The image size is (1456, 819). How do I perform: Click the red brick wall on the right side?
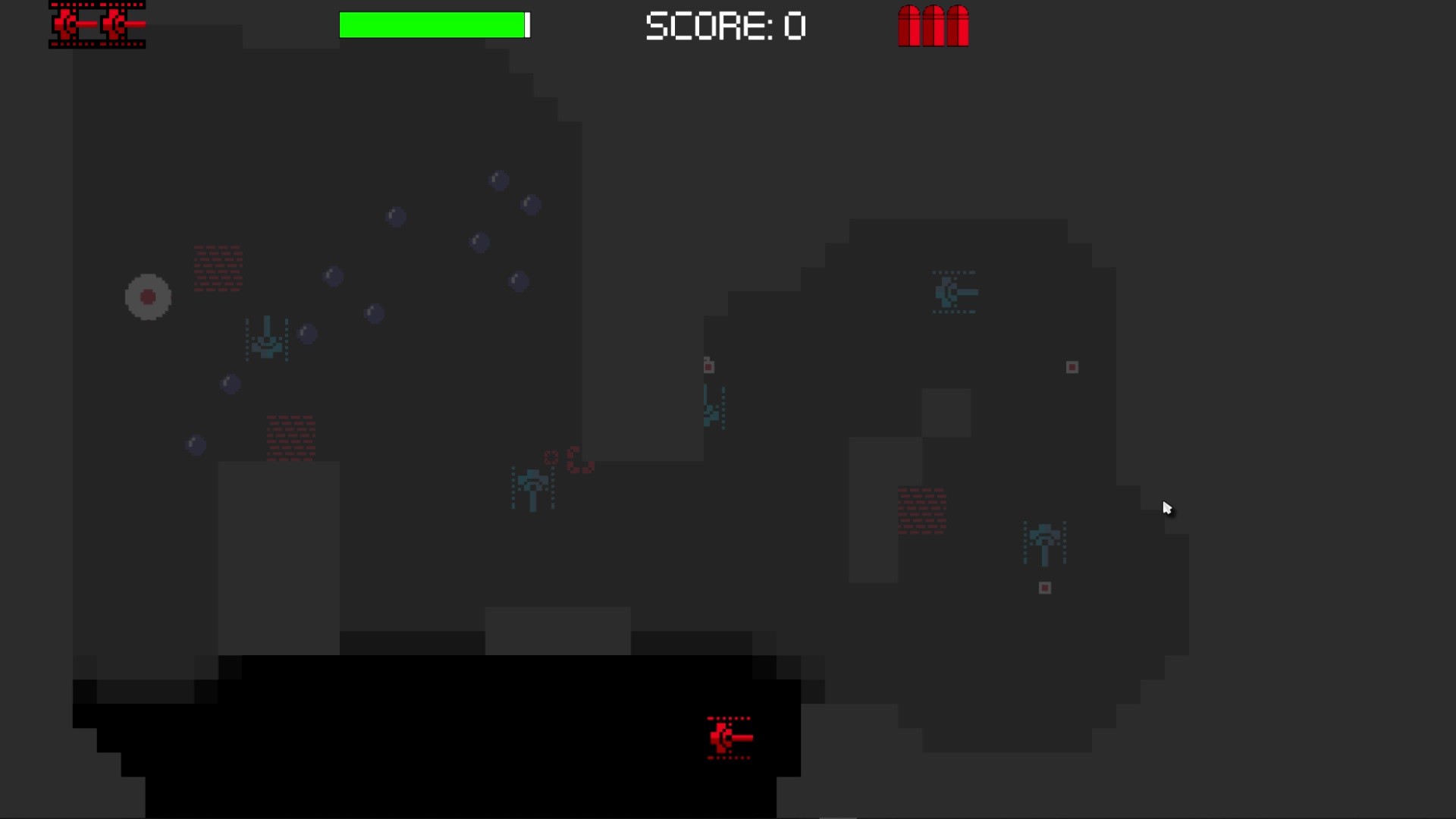[x=924, y=512]
